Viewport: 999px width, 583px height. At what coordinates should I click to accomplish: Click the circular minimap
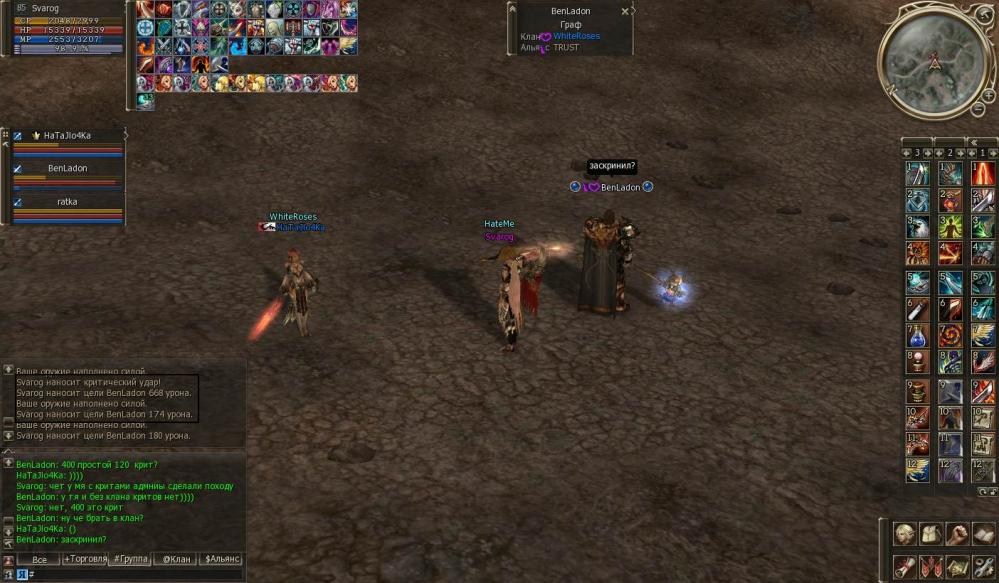click(932, 59)
